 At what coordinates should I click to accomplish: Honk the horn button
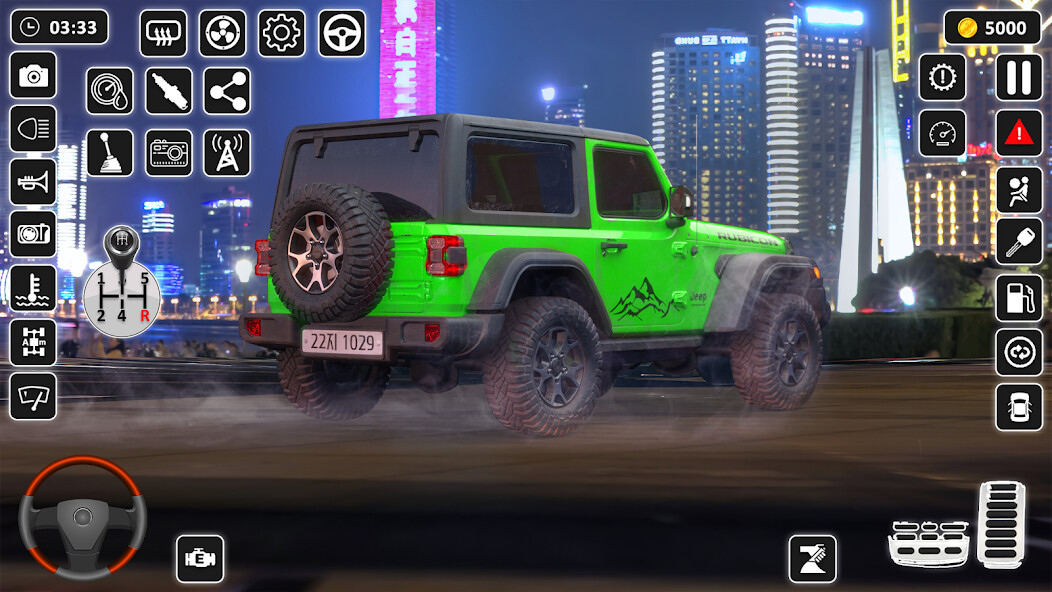pyautogui.click(x=33, y=181)
